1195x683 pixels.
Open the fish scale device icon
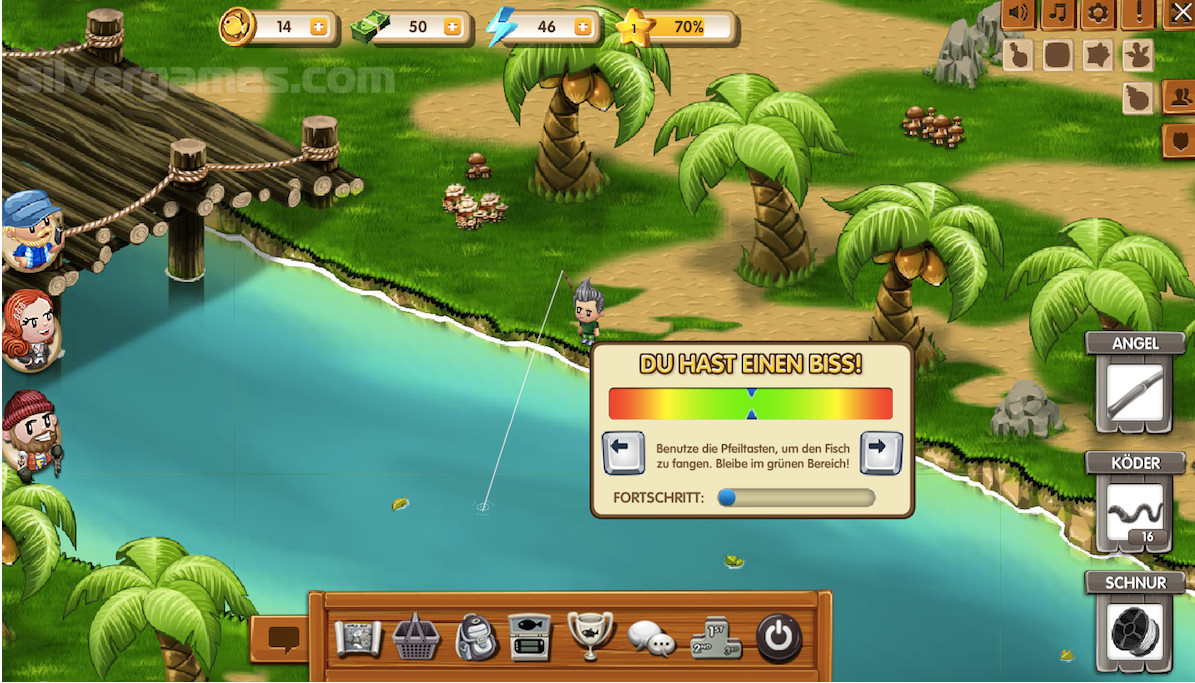[530, 637]
